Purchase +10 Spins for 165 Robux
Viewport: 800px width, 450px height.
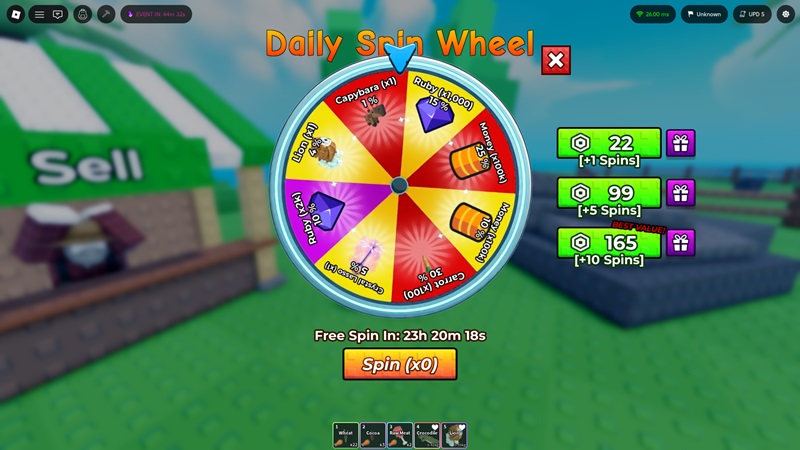coord(609,242)
